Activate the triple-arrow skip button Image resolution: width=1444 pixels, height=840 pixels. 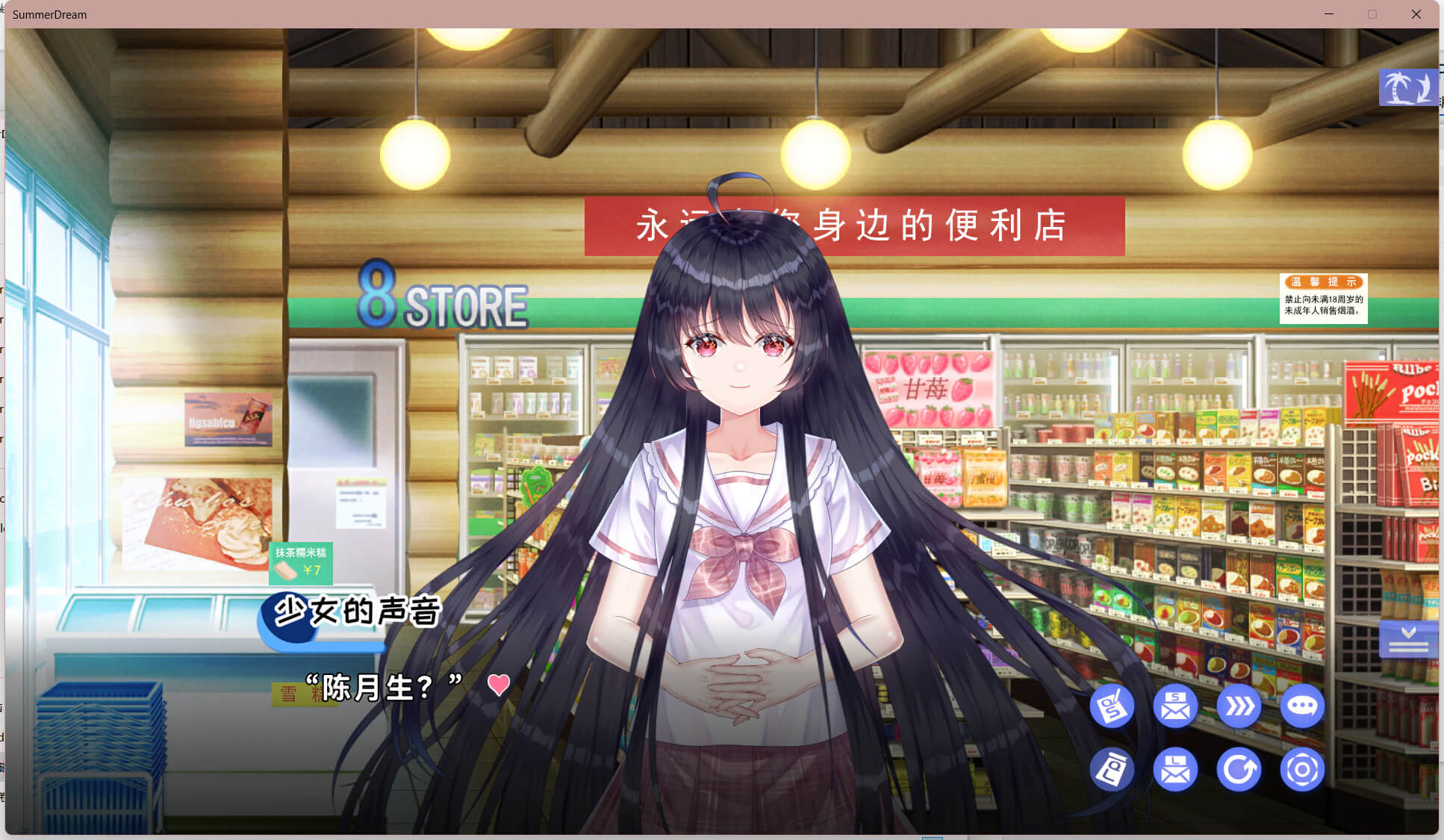(1239, 706)
